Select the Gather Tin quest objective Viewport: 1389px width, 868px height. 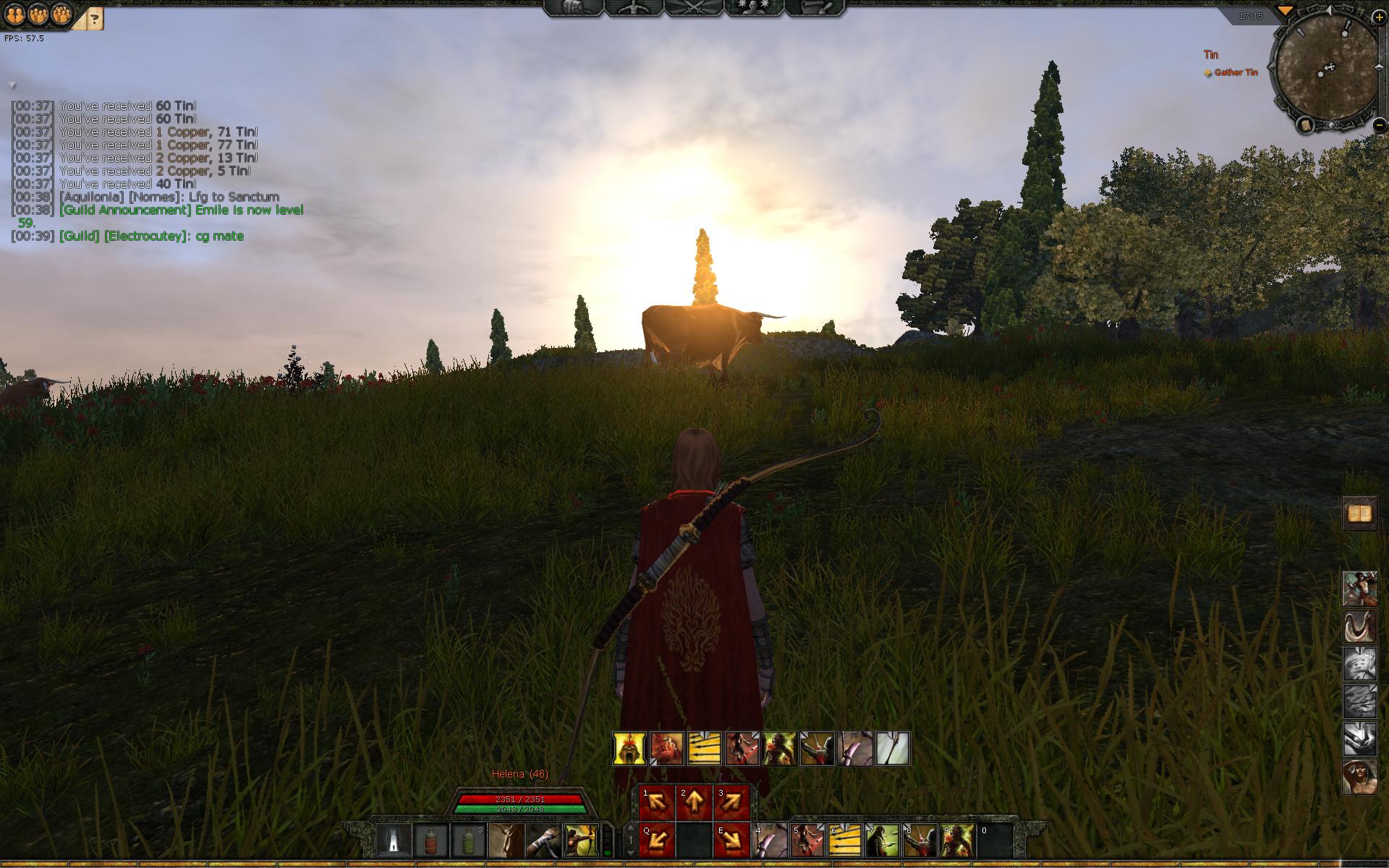pyautogui.click(x=1236, y=72)
